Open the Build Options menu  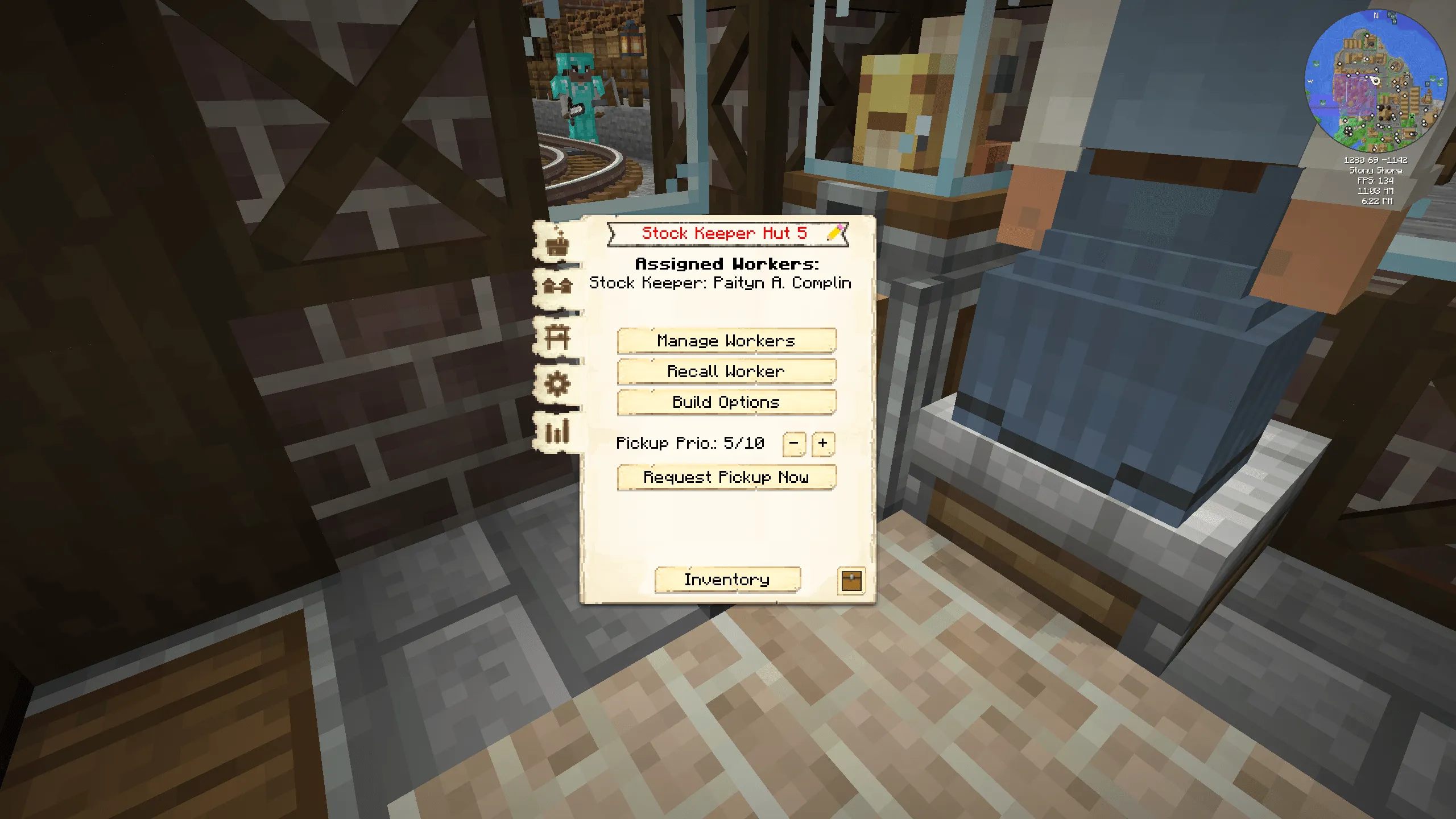pos(726,402)
